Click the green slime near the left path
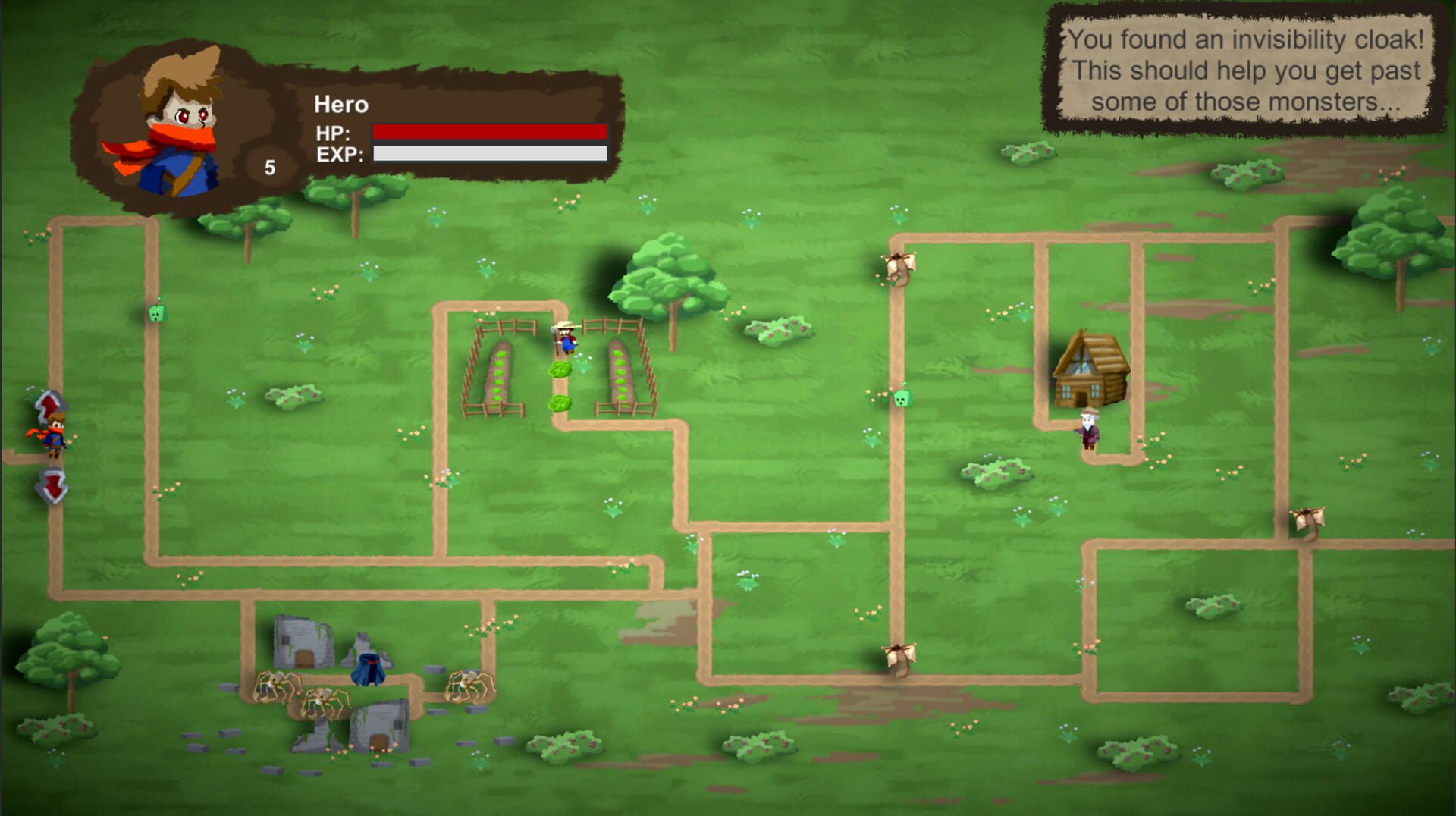This screenshot has width=1456, height=816. (x=155, y=315)
